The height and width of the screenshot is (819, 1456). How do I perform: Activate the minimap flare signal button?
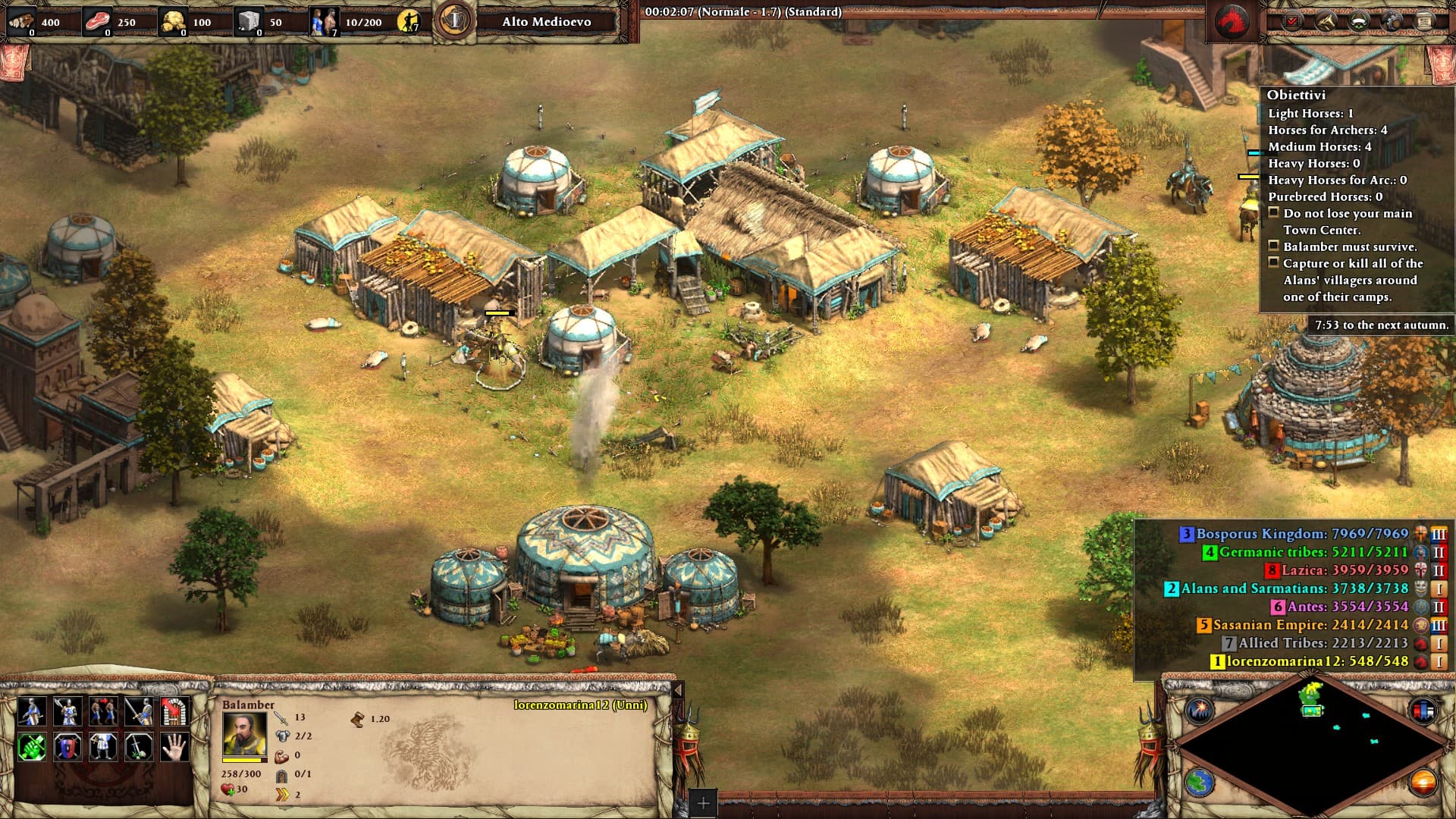pyautogui.click(x=1200, y=711)
